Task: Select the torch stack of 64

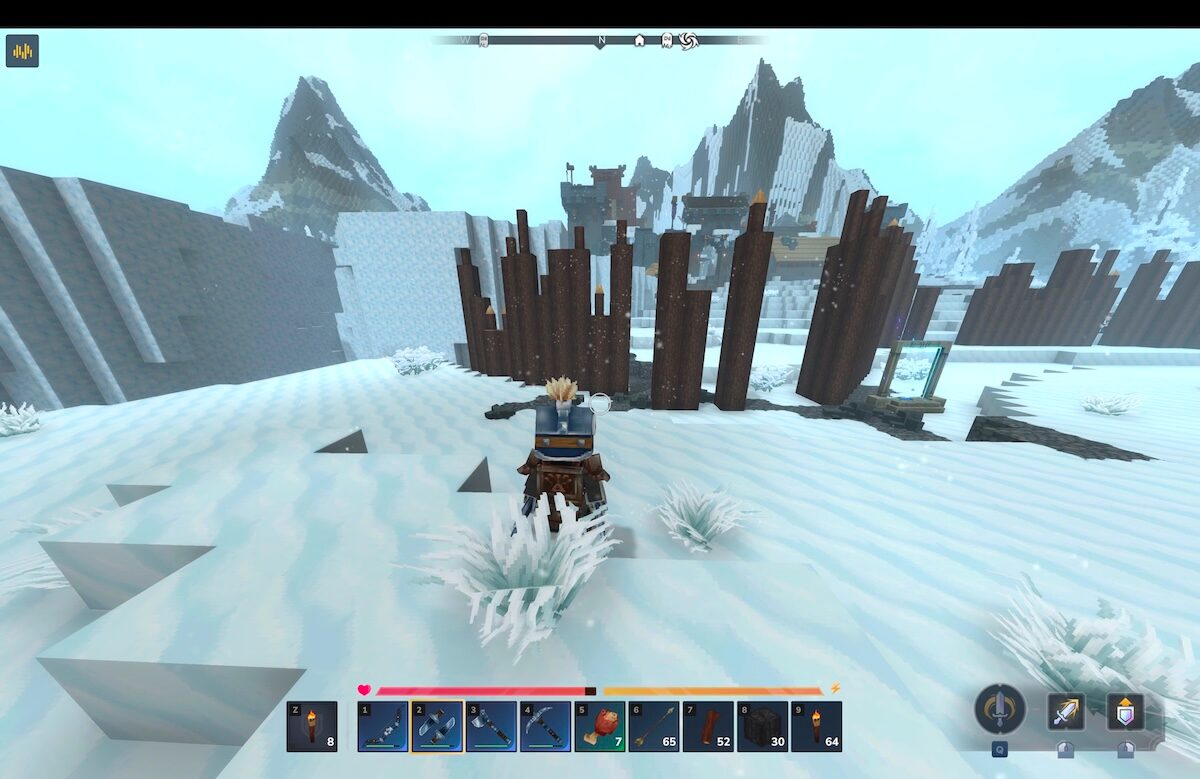Action: (816, 726)
